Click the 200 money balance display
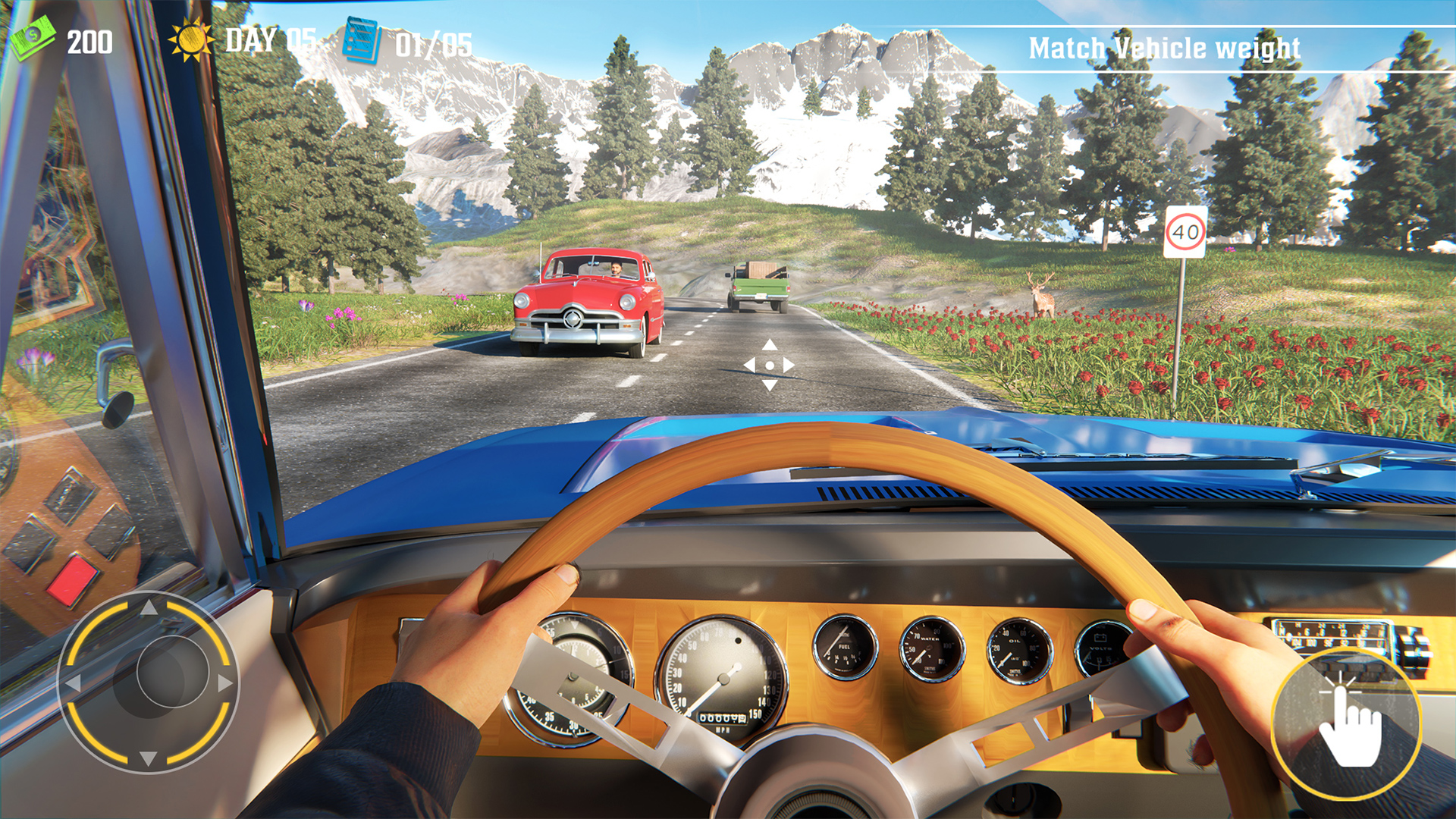The width and height of the screenshot is (1456, 819). pyautogui.click(x=91, y=42)
